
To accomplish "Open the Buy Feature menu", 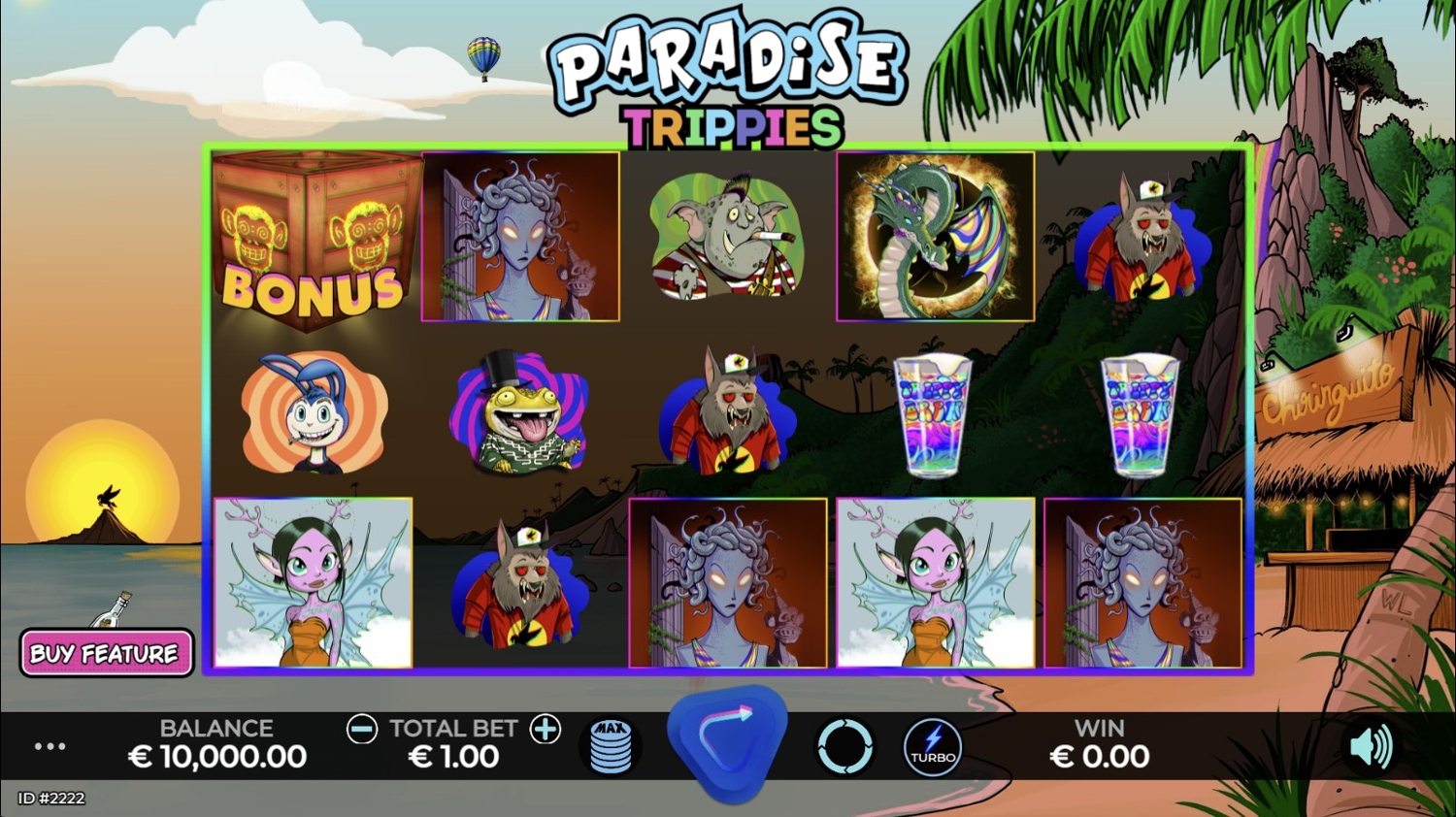I will click(x=105, y=653).
